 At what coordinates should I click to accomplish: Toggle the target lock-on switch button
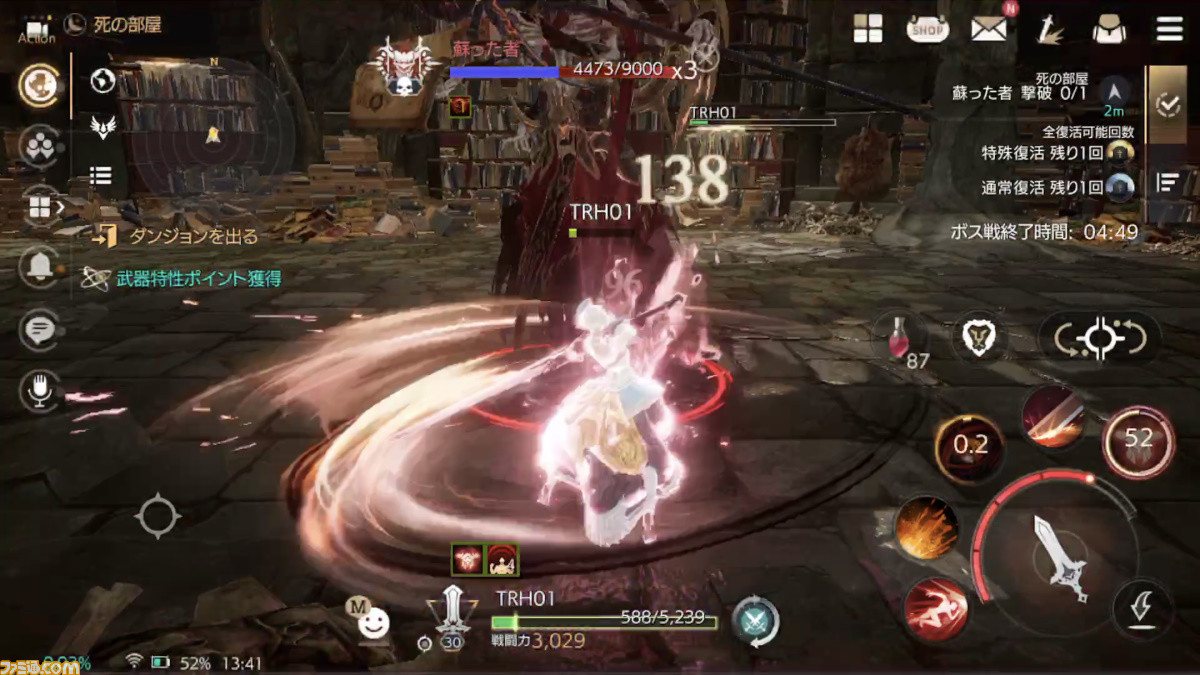[x=1100, y=338]
